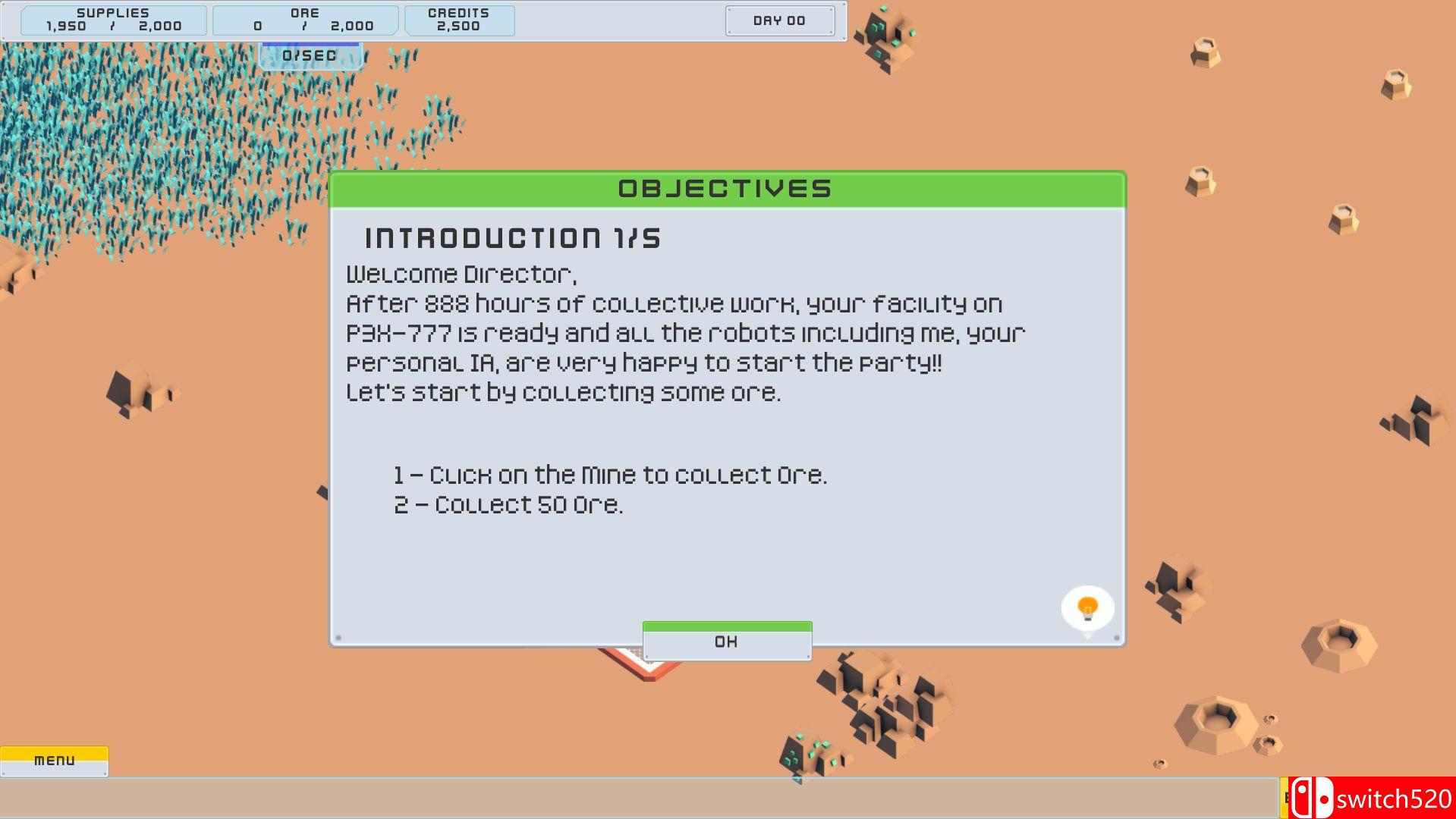Click the green progress bar above OK

(x=726, y=626)
